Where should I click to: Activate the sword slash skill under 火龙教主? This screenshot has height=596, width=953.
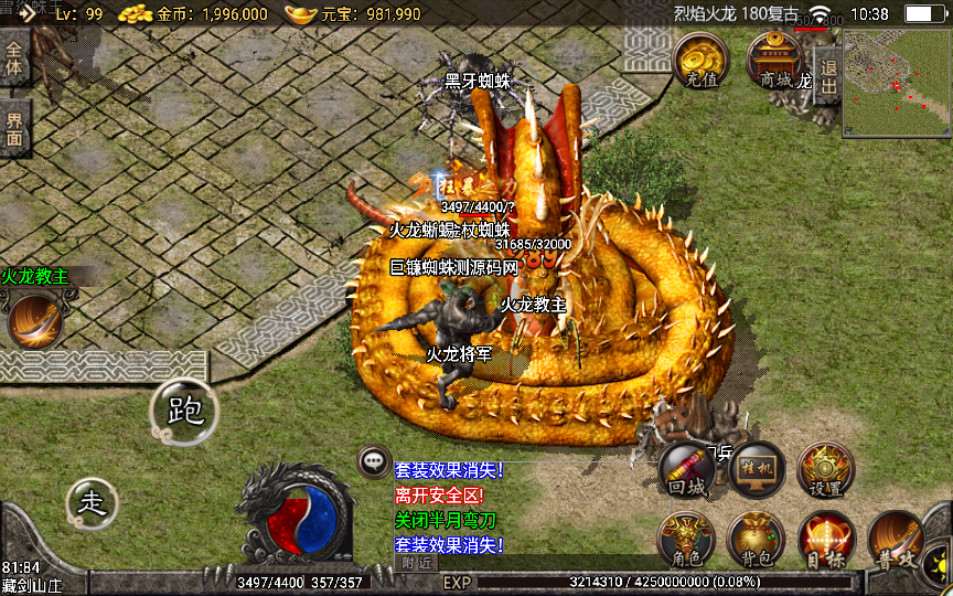pyautogui.click(x=34, y=320)
